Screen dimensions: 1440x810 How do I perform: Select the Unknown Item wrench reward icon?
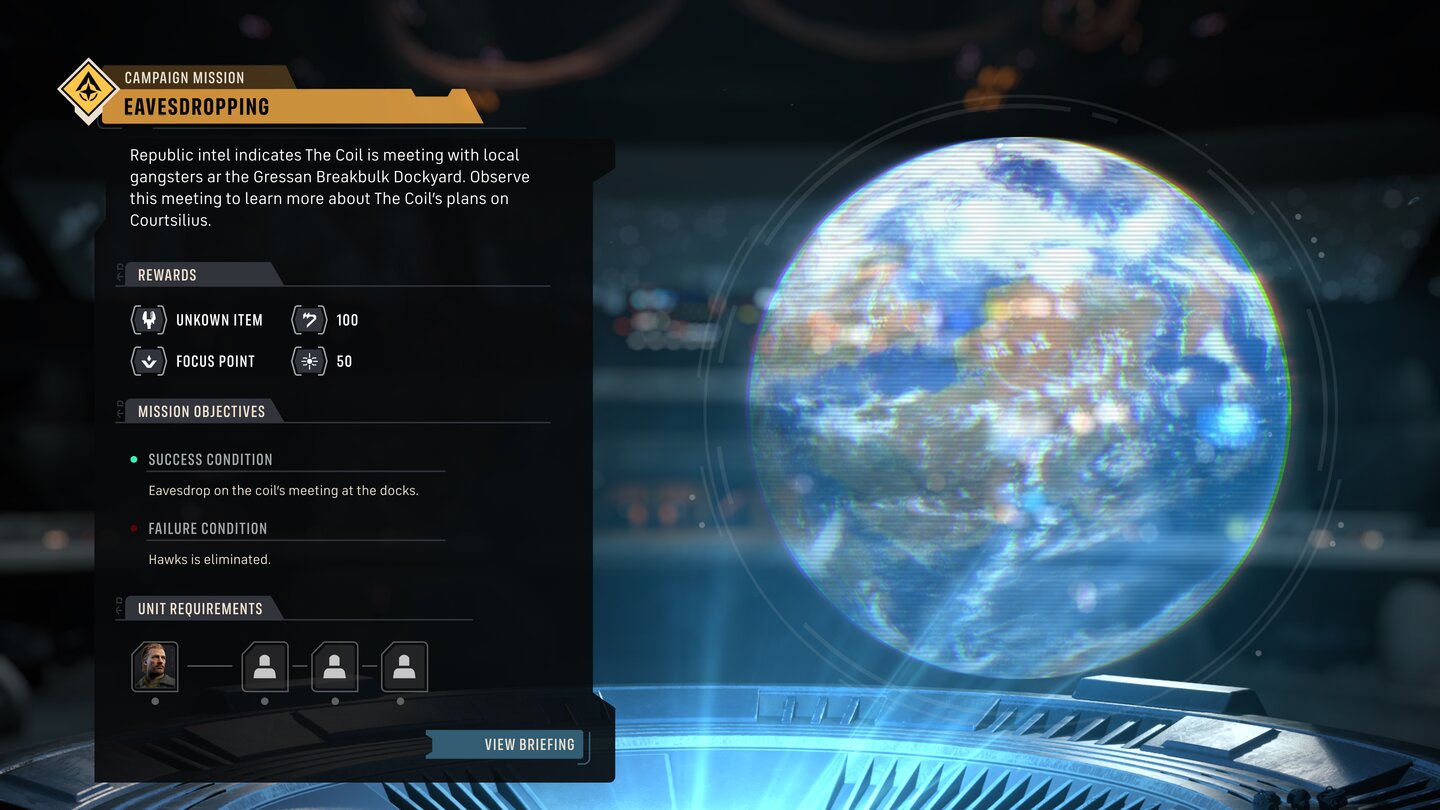pyautogui.click(x=148, y=320)
